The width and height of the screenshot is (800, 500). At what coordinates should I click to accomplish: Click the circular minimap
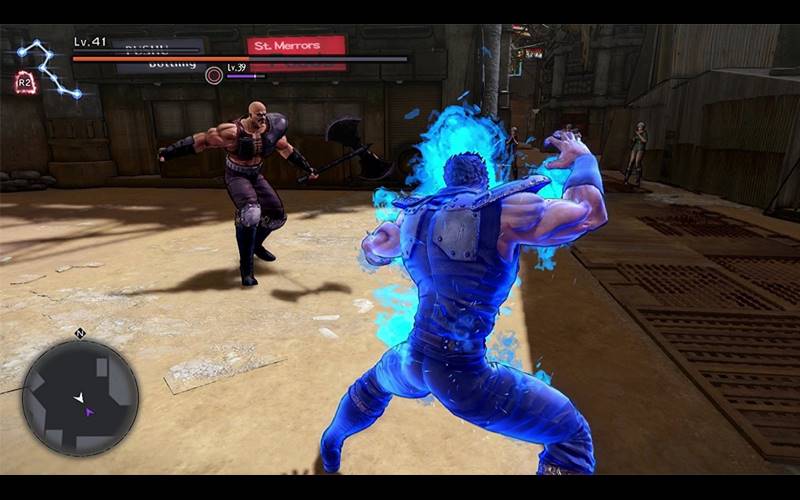click(x=80, y=398)
